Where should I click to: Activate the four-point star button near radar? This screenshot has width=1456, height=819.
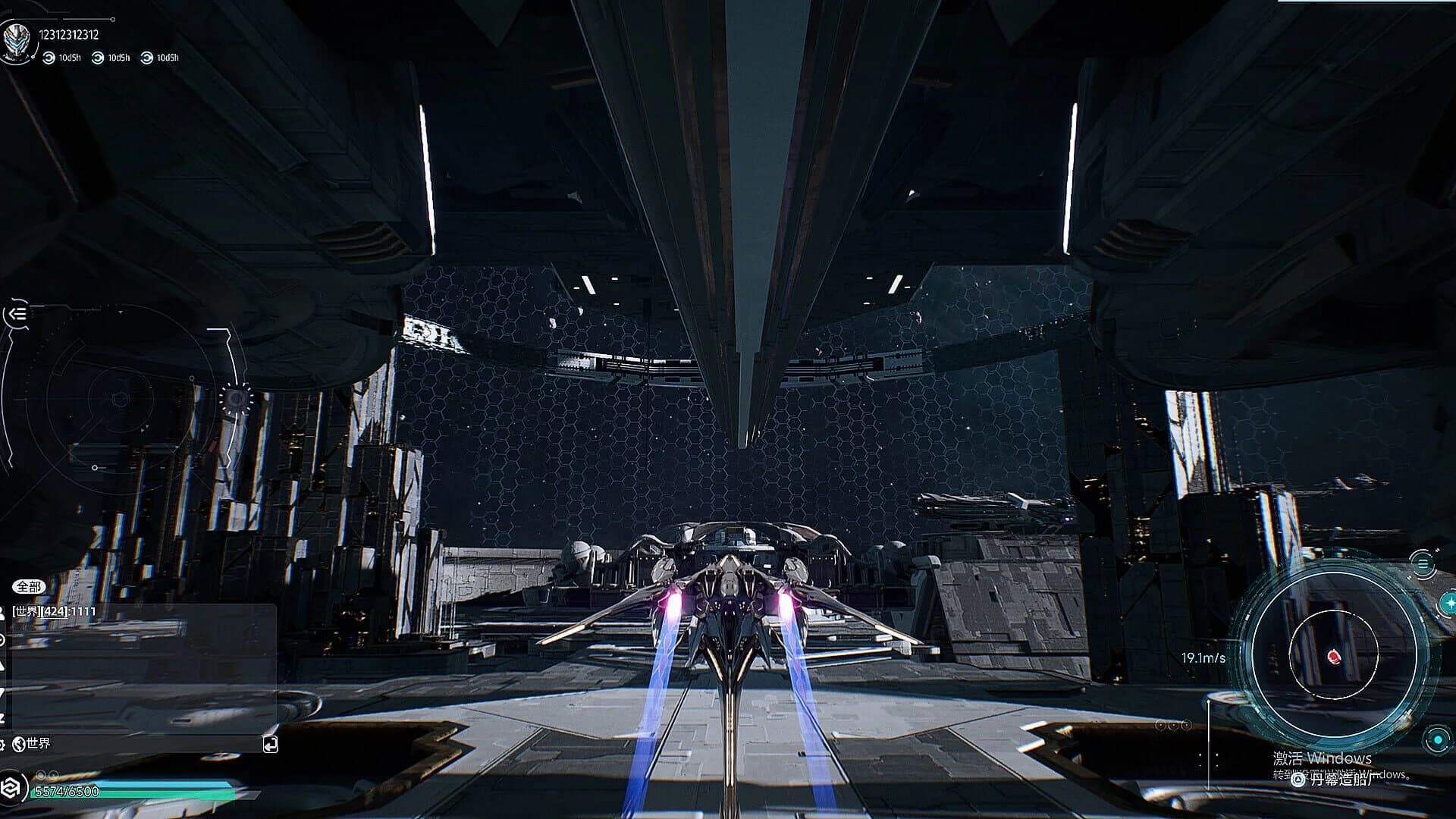1449,603
